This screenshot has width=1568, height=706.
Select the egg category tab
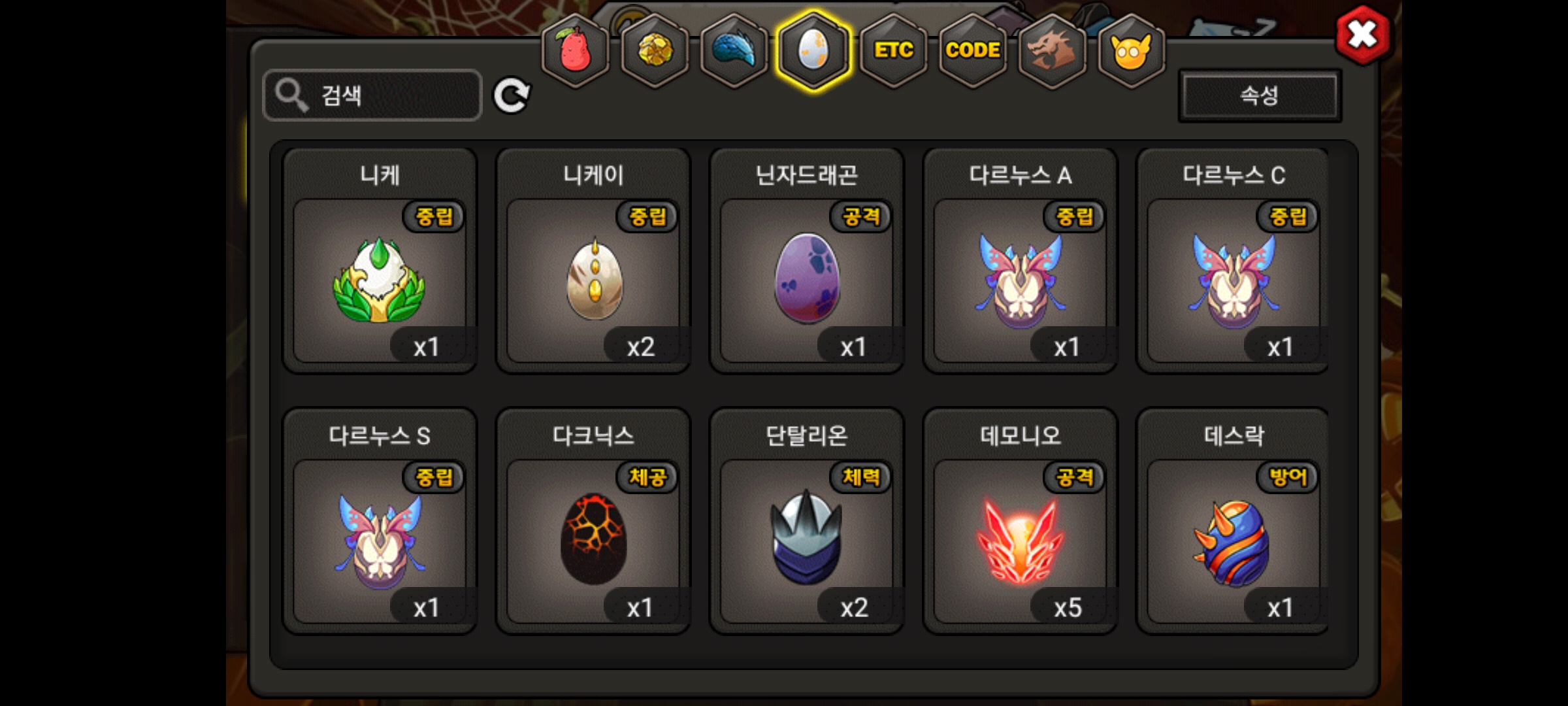(813, 50)
